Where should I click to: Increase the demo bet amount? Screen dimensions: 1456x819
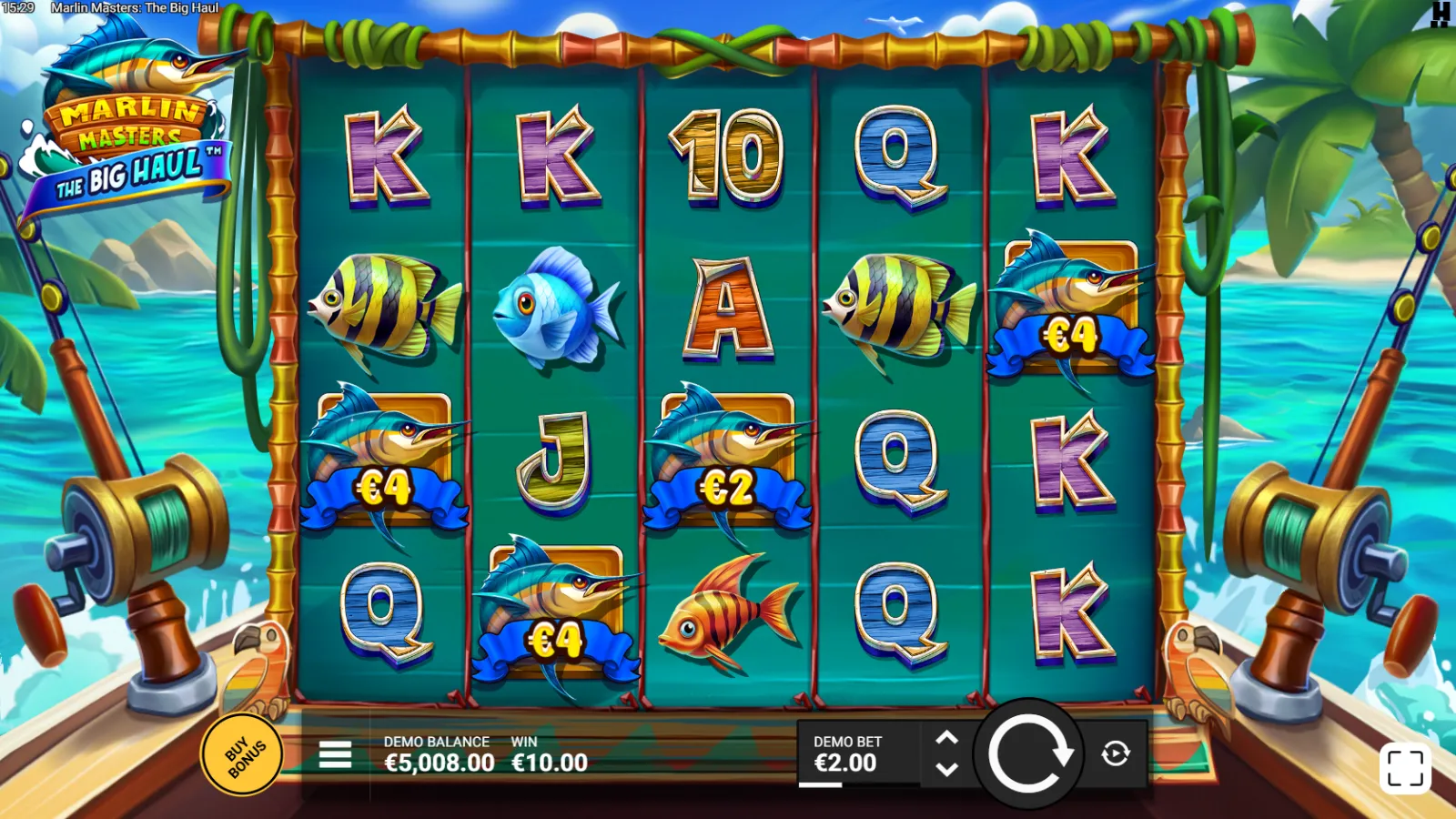946,738
